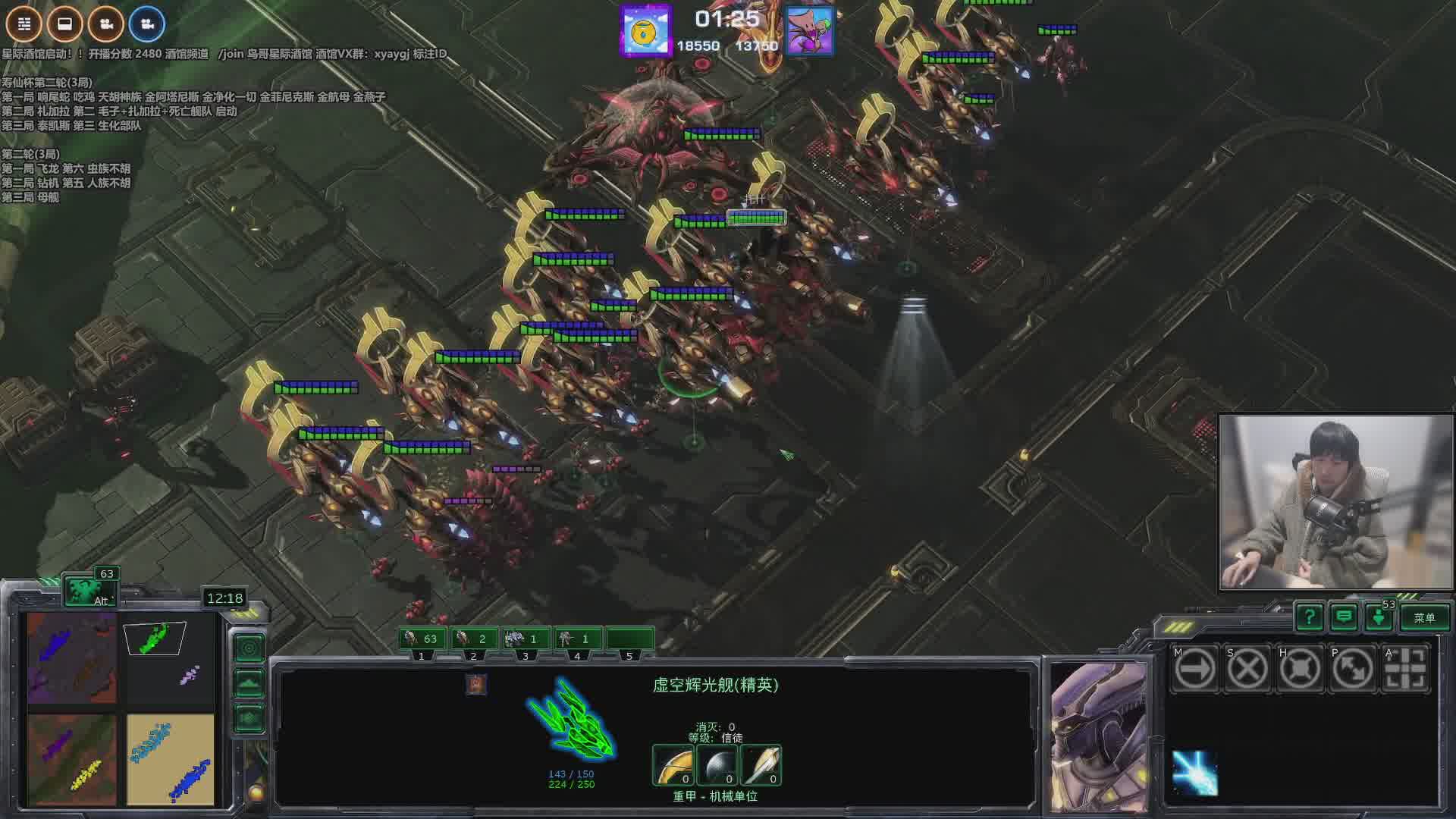The width and height of the screenshot is (1456, 819).
Task: Select control group 3
Action: click(526, 639)
